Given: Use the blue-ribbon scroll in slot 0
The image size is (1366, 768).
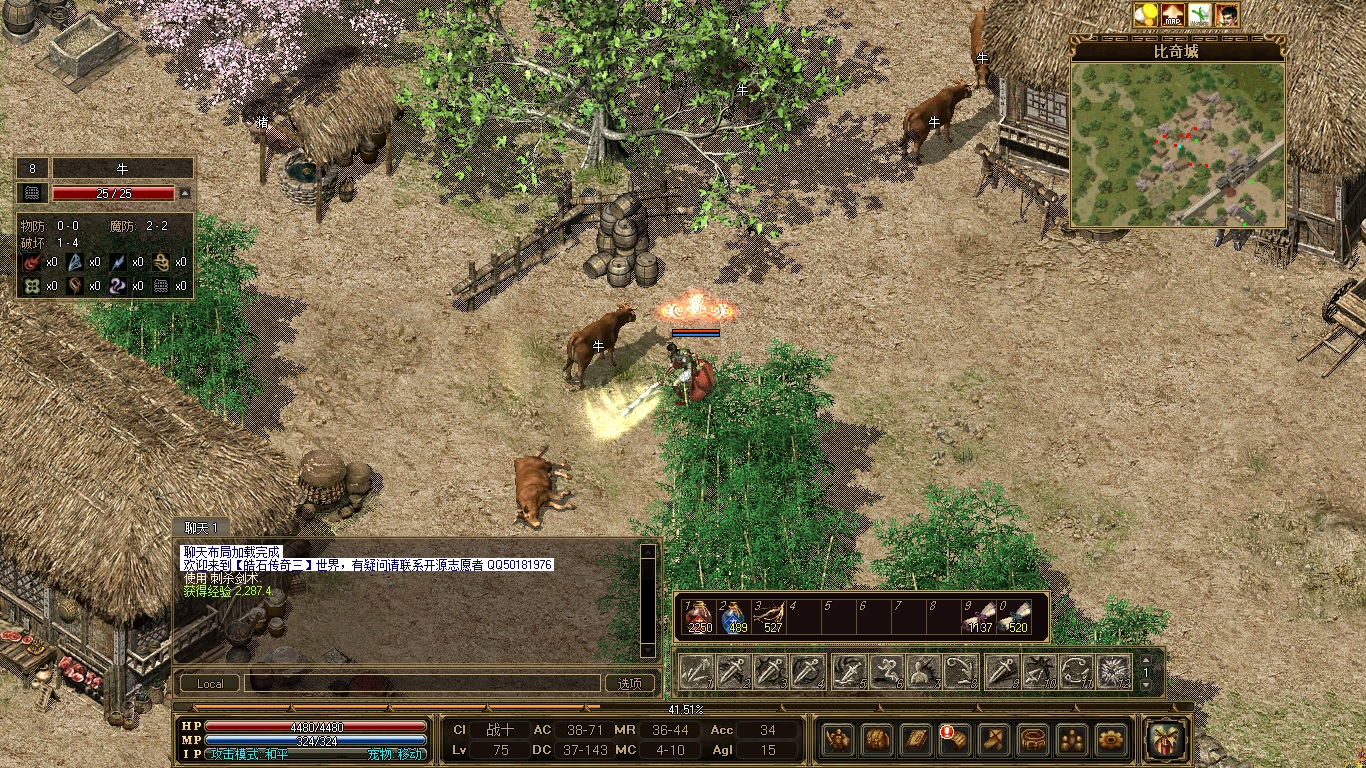Looking at the screenshot, I should [1013, 617].
